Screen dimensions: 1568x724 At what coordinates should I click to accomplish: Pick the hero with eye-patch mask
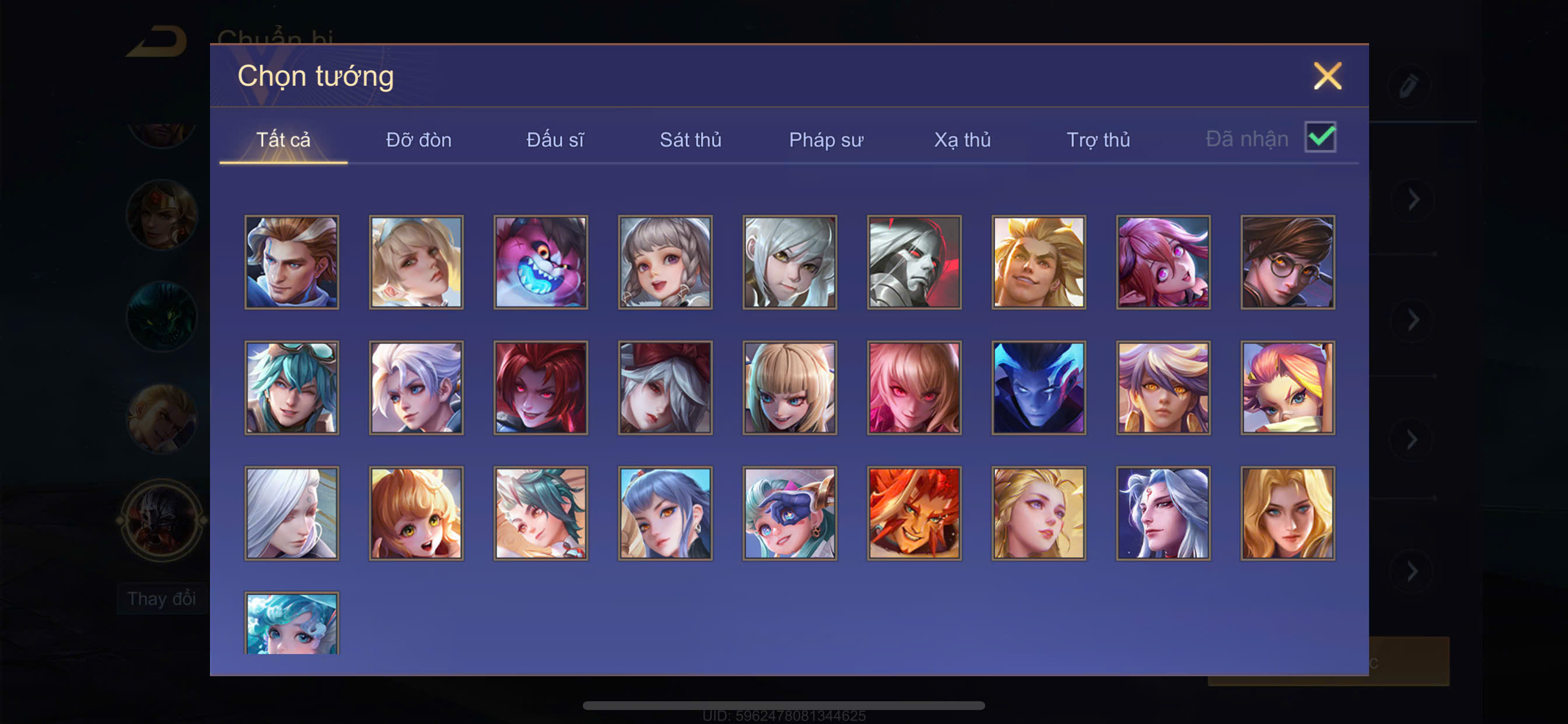(x=789, y=514)
